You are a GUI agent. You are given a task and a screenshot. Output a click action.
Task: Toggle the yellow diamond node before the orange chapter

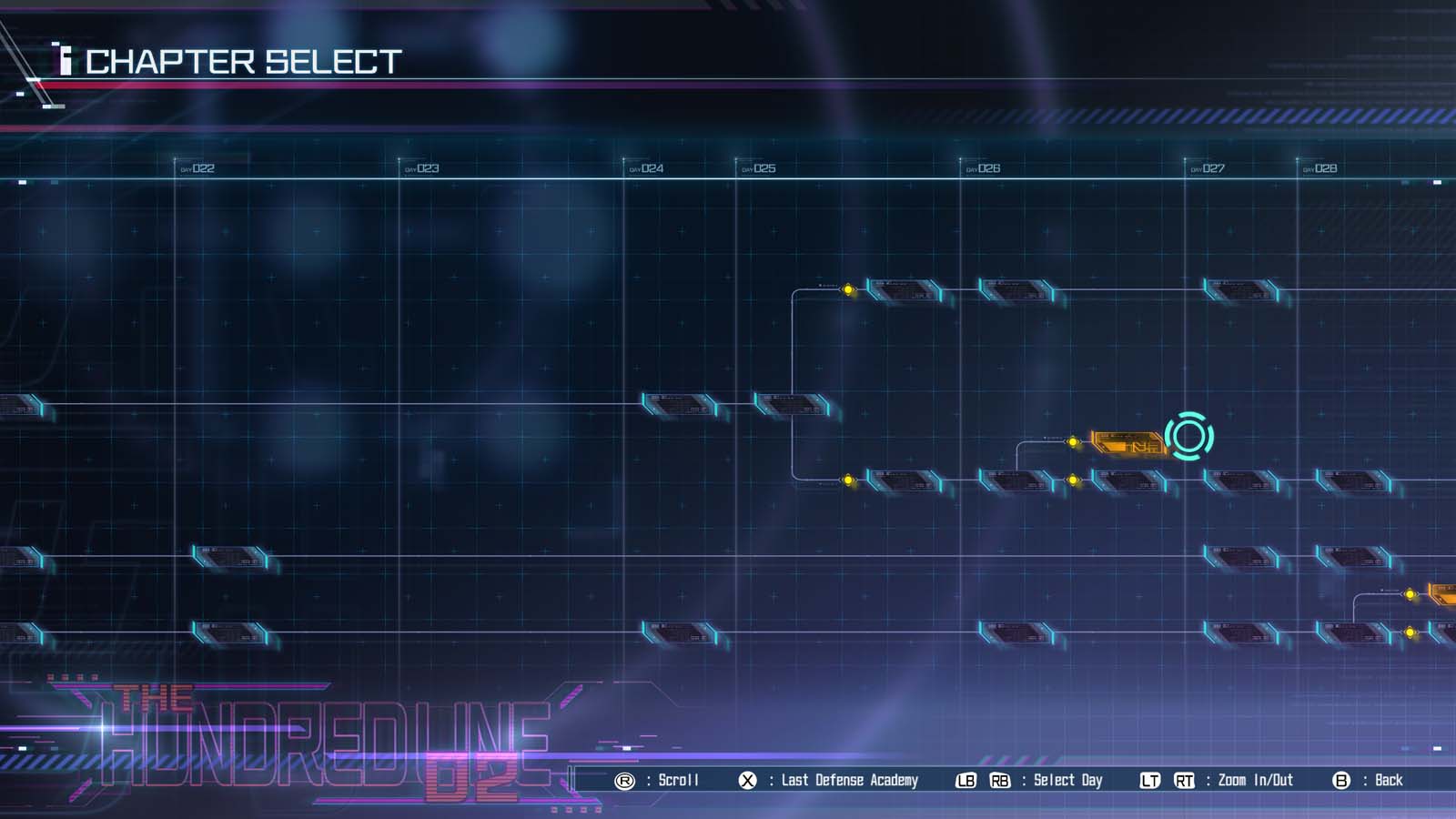pyautogui.click(x=1074, y=440)
